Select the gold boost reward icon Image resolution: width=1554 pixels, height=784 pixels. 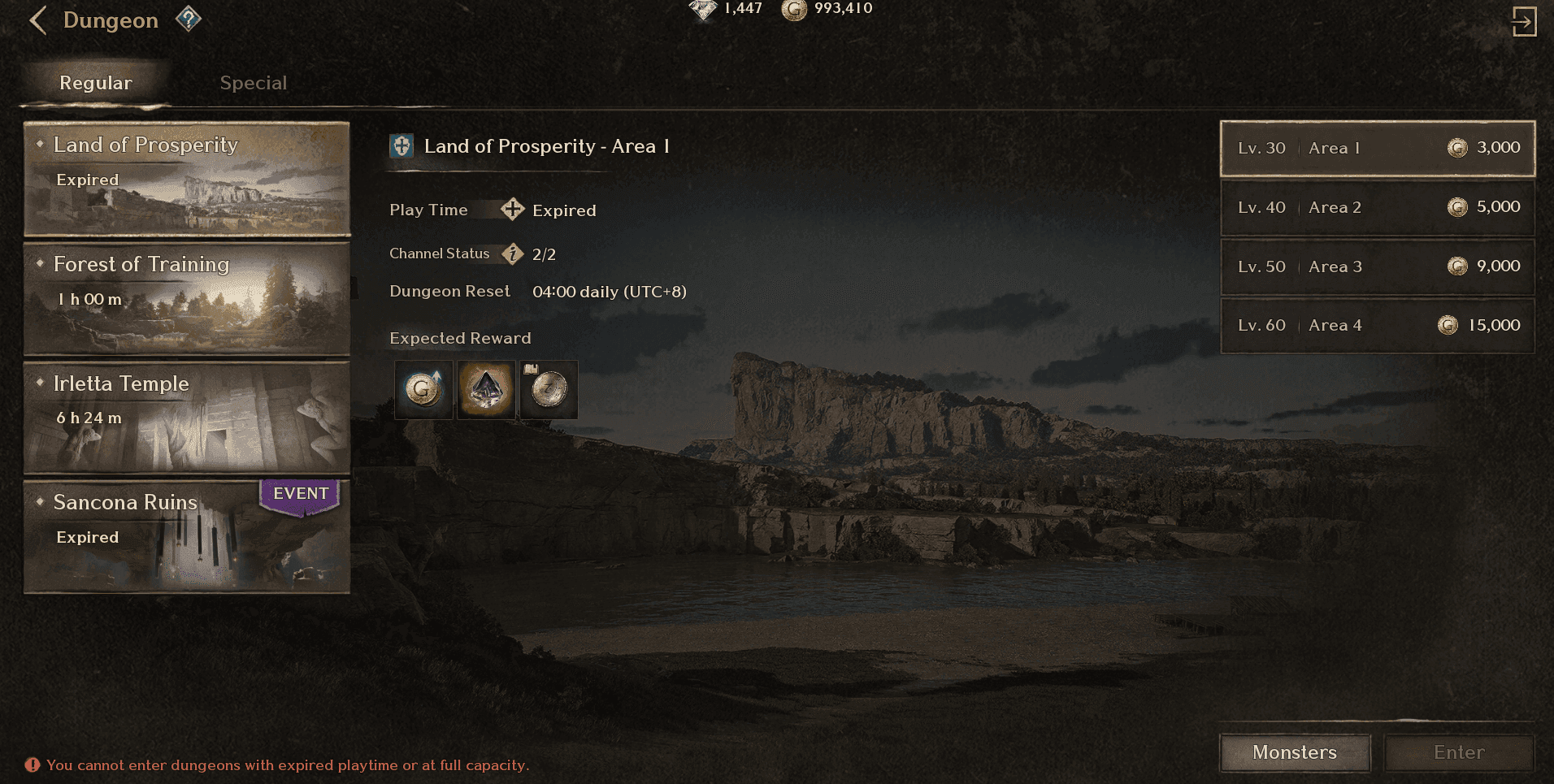click(x=423, y=390)
